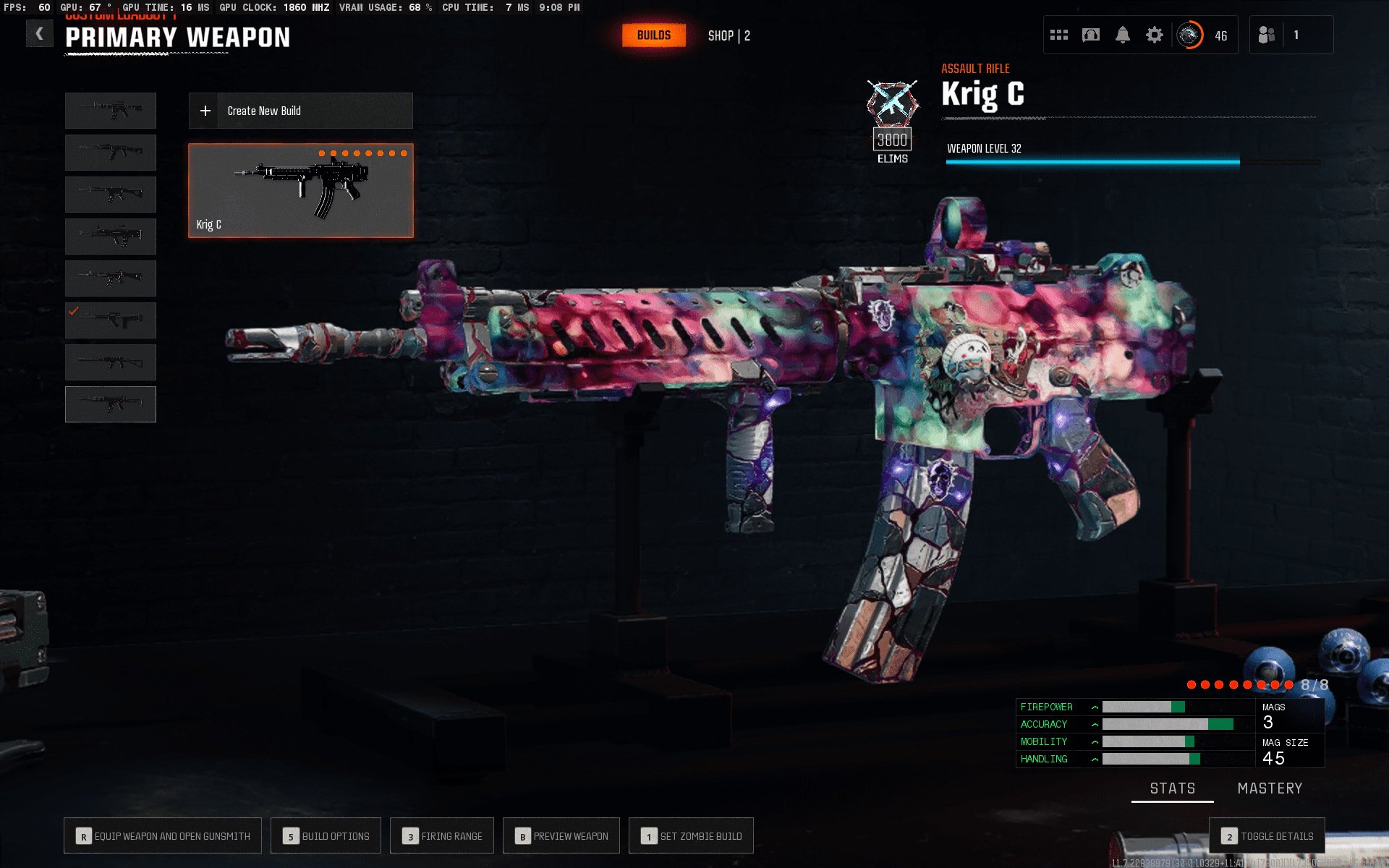Open the headquarters icon in top bar
1389x868 pixels.
click(x=1090, y=35)
